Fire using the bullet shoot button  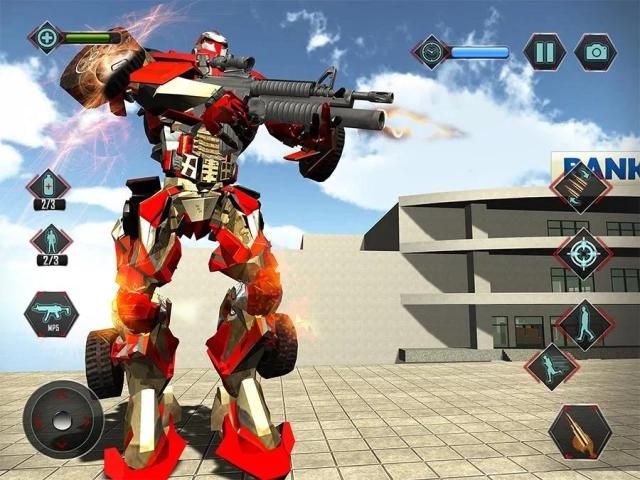[580, 431]
